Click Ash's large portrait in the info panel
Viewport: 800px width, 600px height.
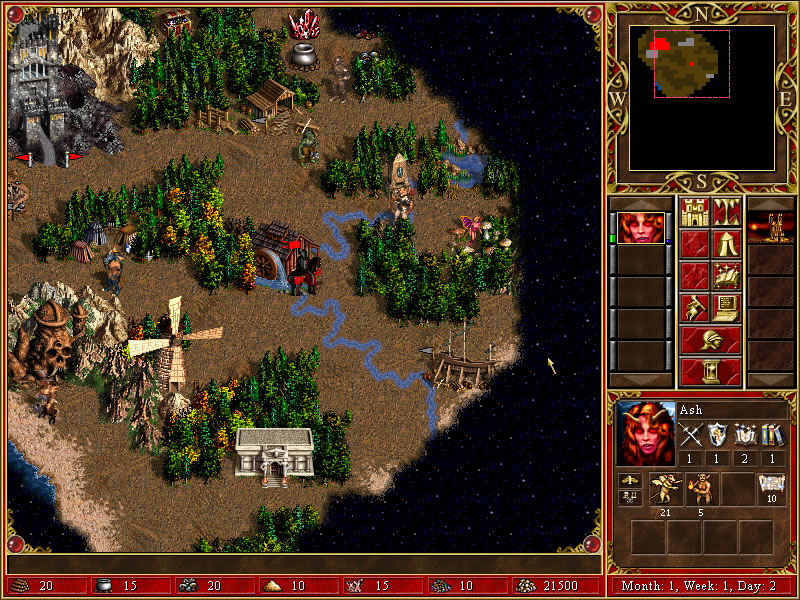pyautogui.click(x=645, y=431)
